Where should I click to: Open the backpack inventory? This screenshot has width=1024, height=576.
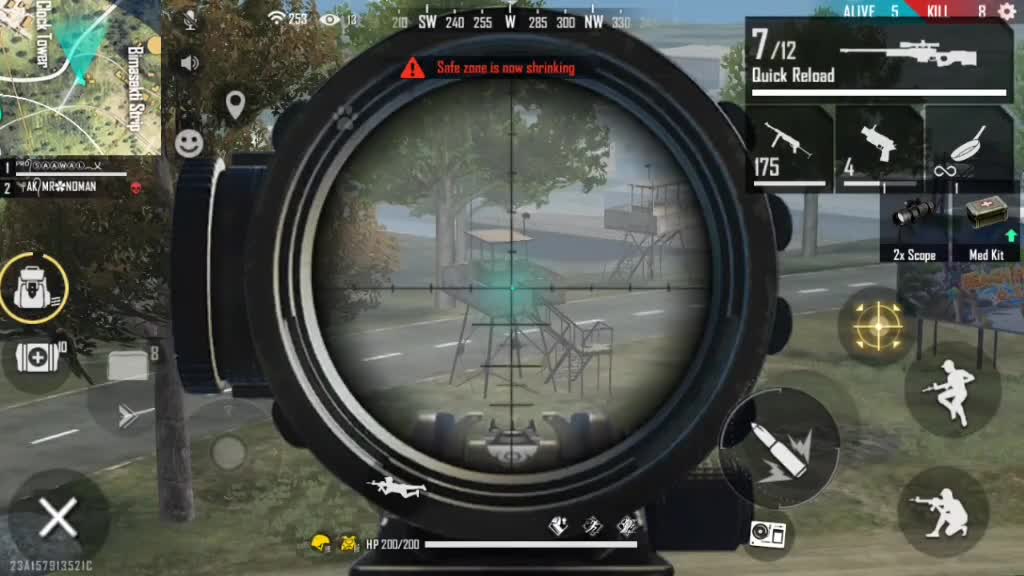click(33, 288)
